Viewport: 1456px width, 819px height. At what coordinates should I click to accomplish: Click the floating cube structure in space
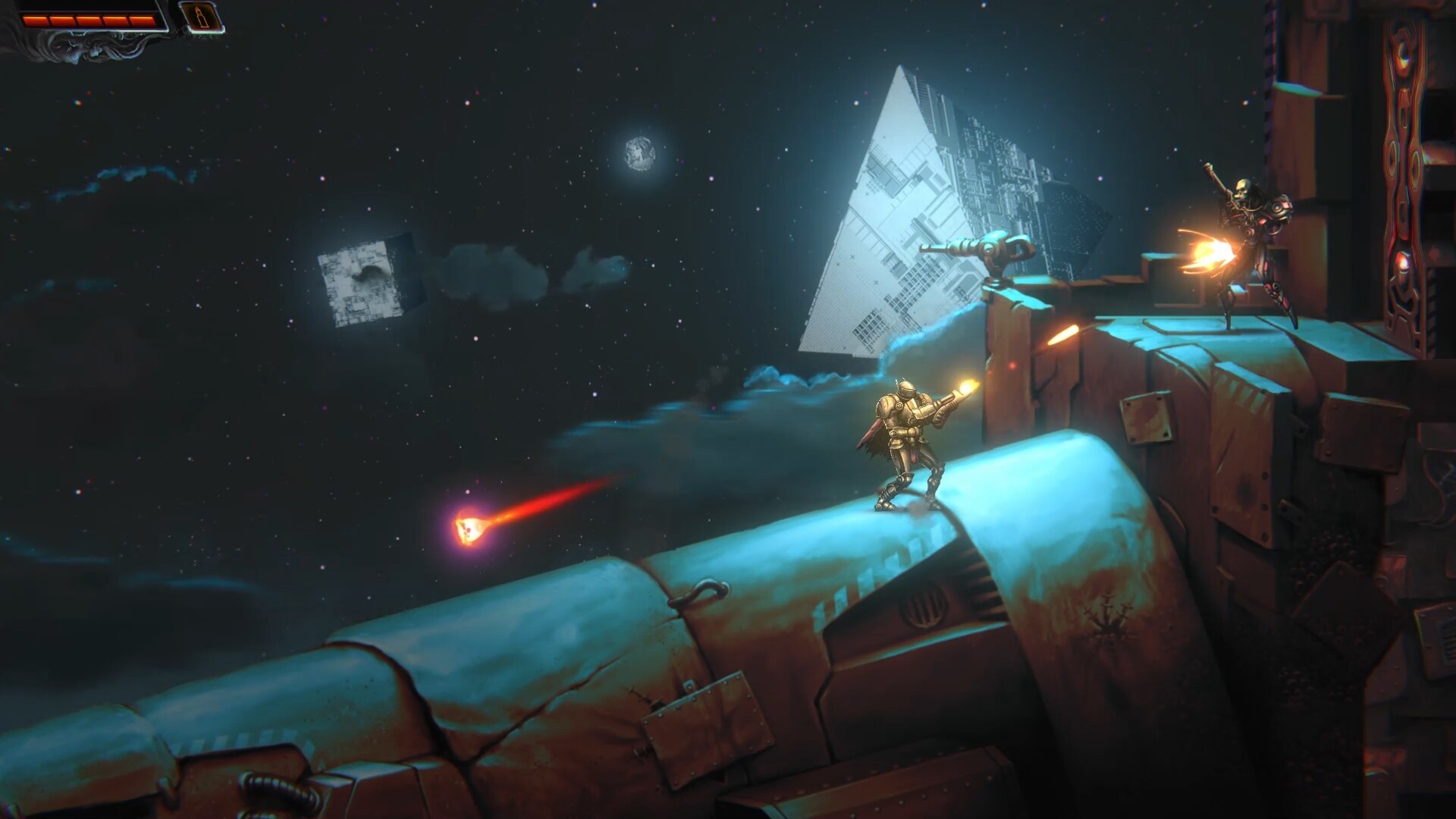tap(369, 279)
